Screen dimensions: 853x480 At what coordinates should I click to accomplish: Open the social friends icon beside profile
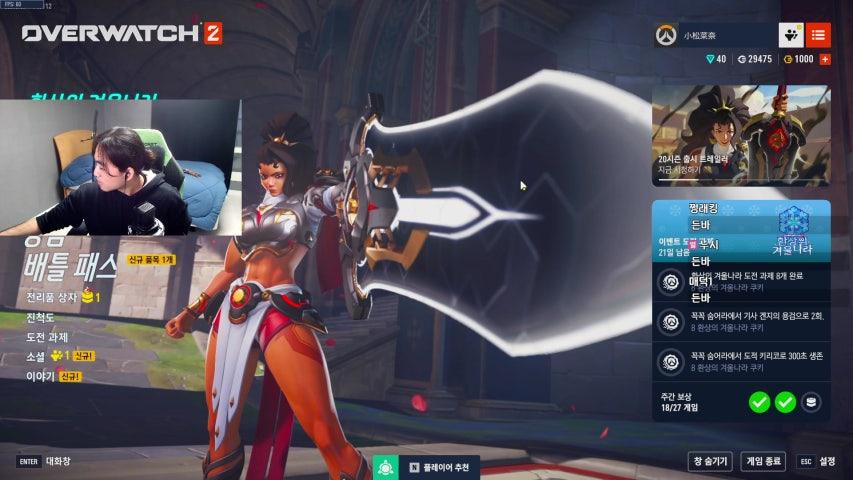point(791,35)
